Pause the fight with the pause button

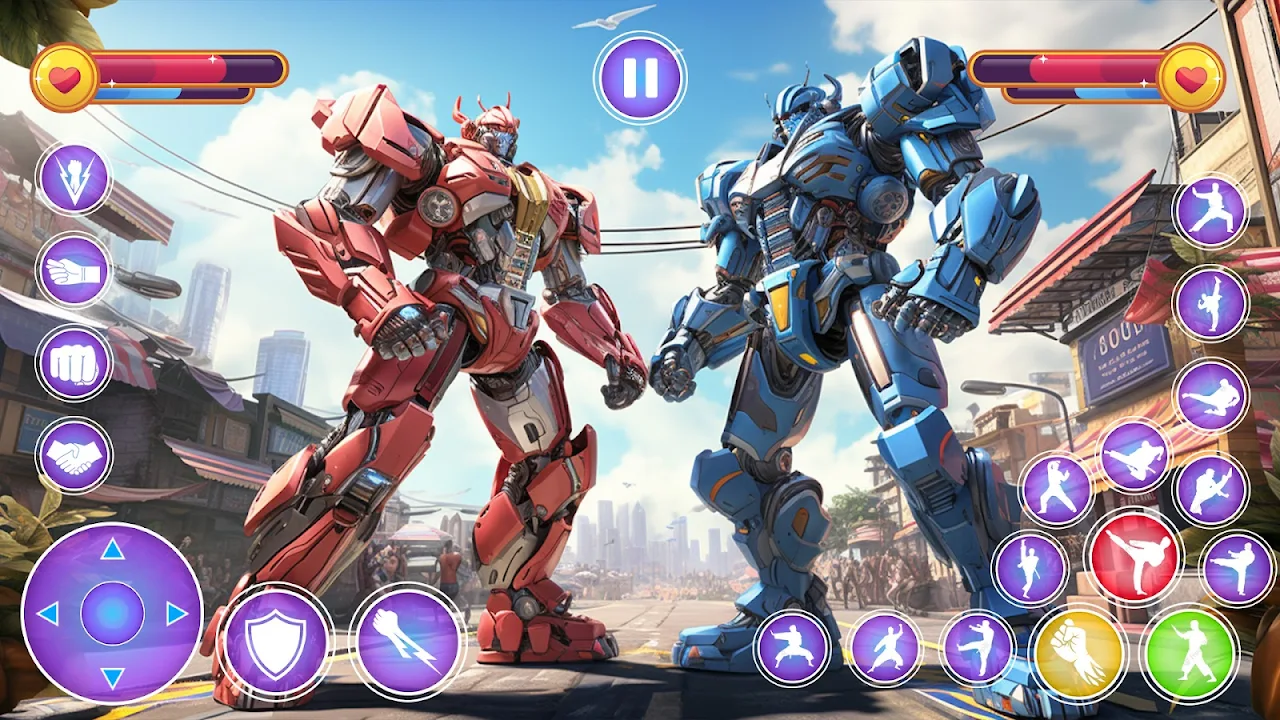point(640,78)
